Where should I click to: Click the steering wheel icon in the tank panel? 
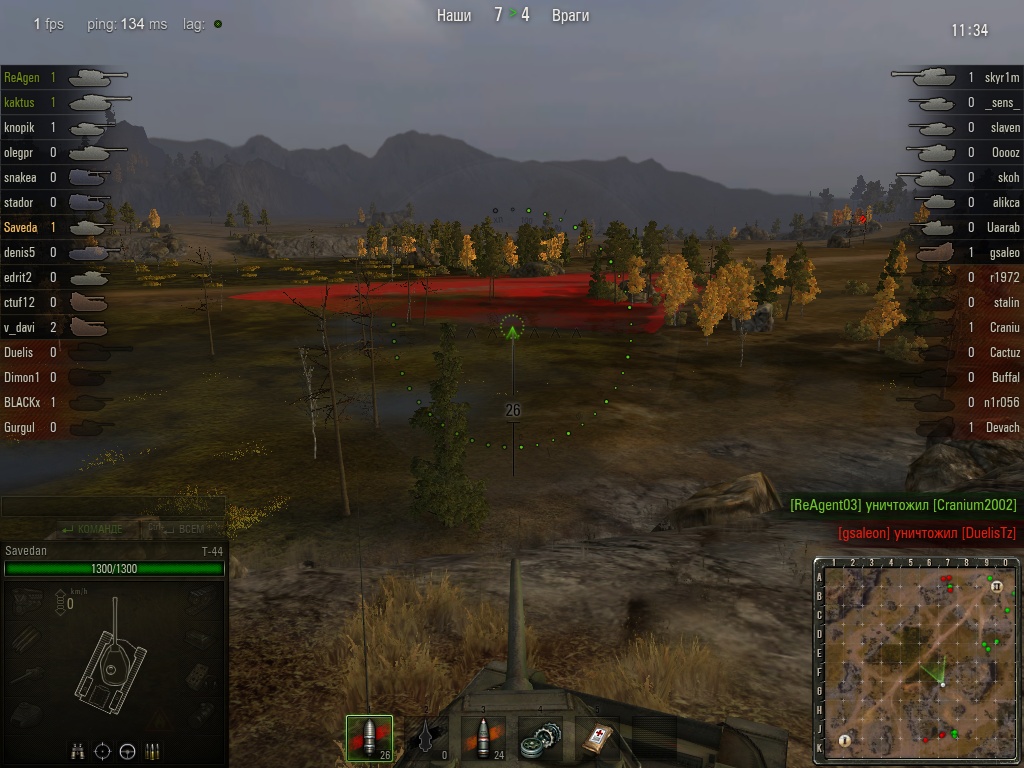[x=128, y=751]
